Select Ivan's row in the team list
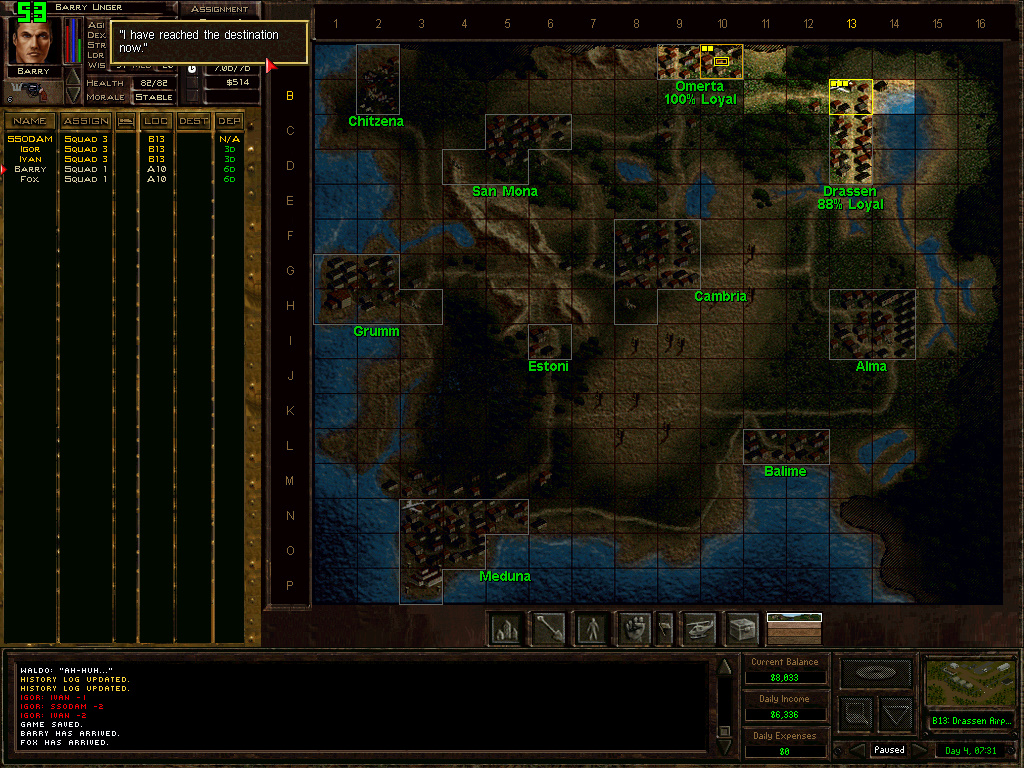The image size is (1024, 768). coord(30,159)
